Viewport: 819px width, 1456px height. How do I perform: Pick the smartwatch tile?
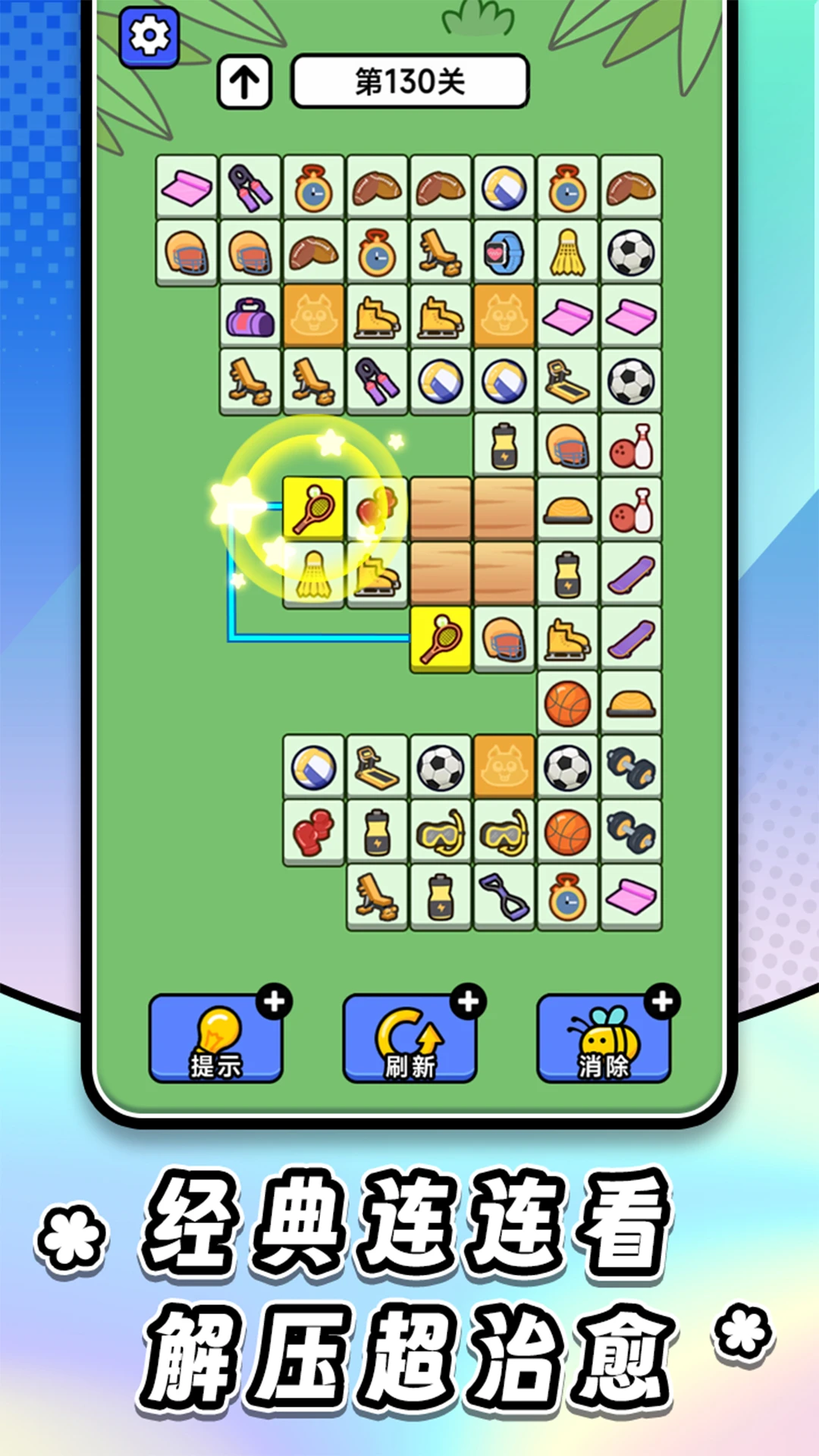click(x=504, y=252)
